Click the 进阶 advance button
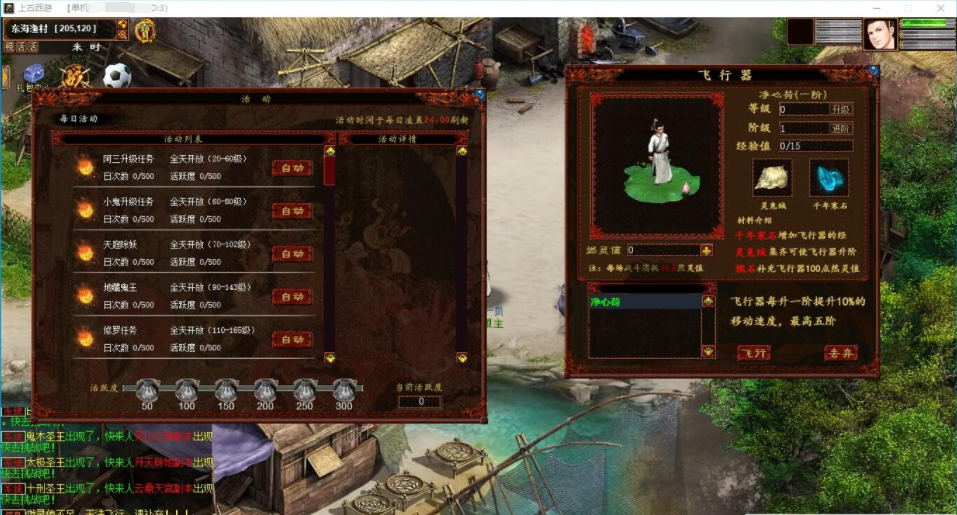 pos(841,128)
